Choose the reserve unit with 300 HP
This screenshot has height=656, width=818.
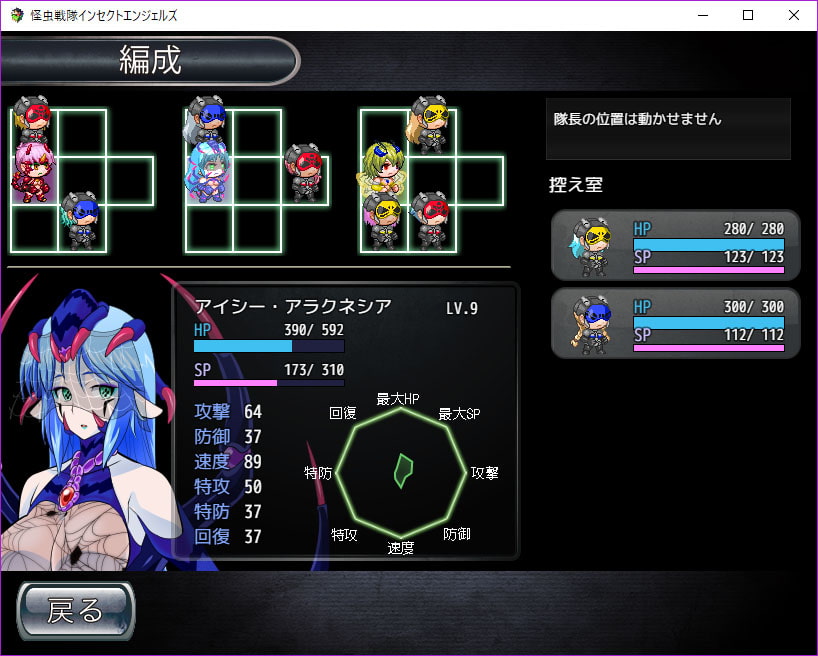point(675,323)
